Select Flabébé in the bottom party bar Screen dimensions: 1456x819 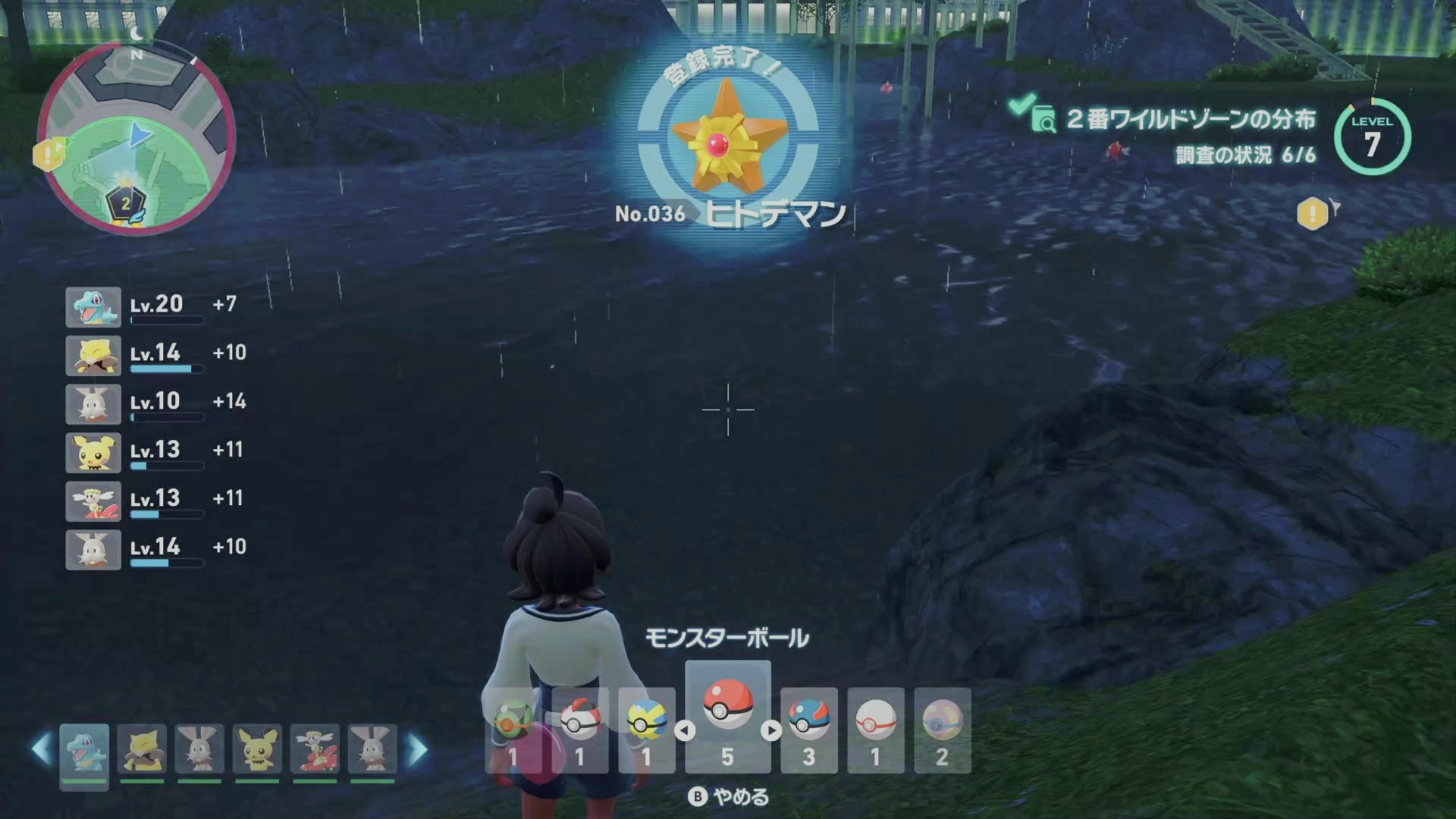315,752
